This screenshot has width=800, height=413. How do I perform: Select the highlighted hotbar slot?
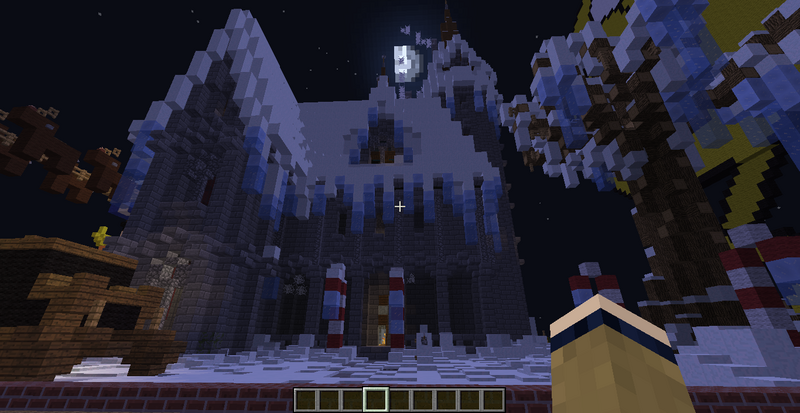[x=376, y=400]
